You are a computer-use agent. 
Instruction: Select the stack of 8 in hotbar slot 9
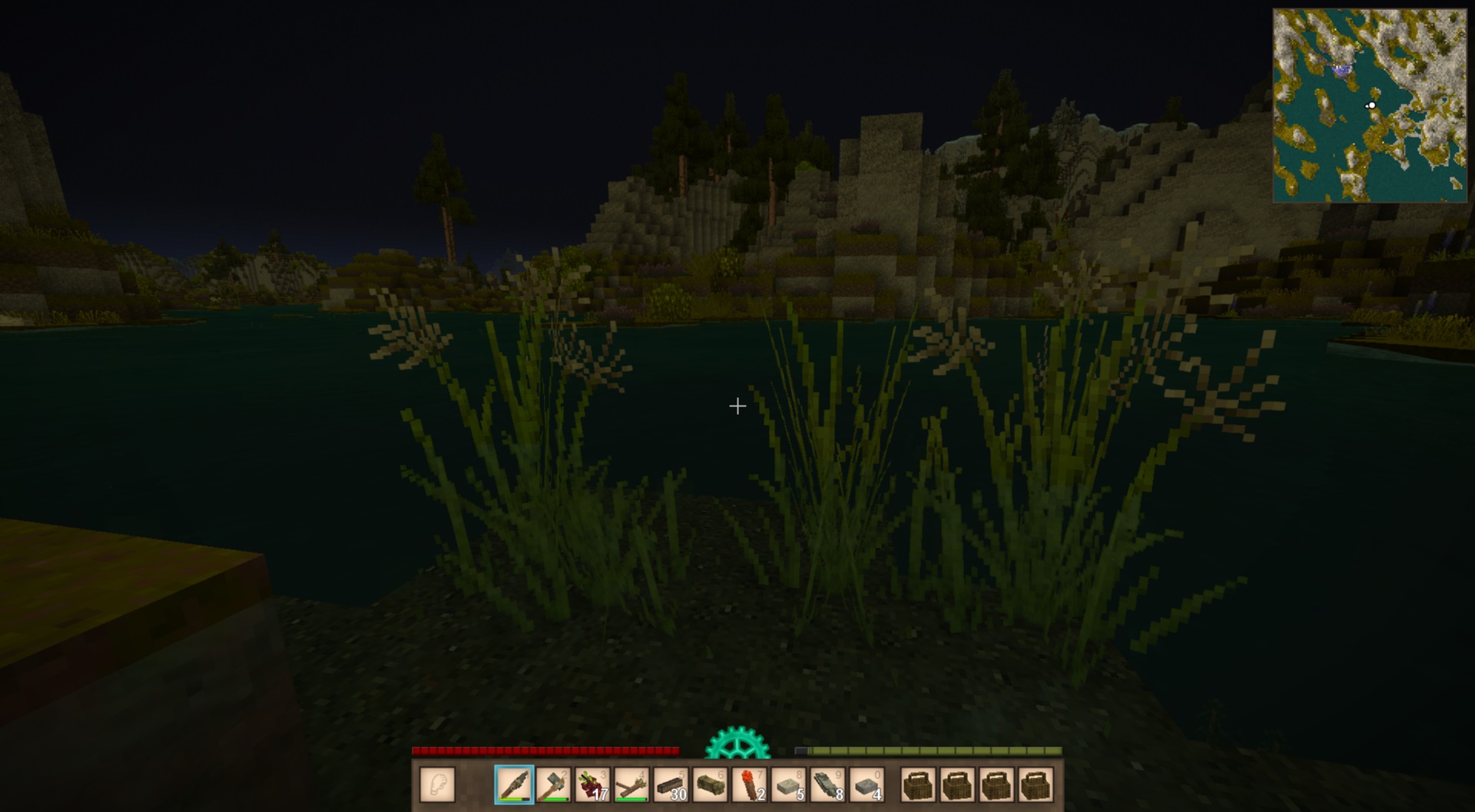pos(827,785)
